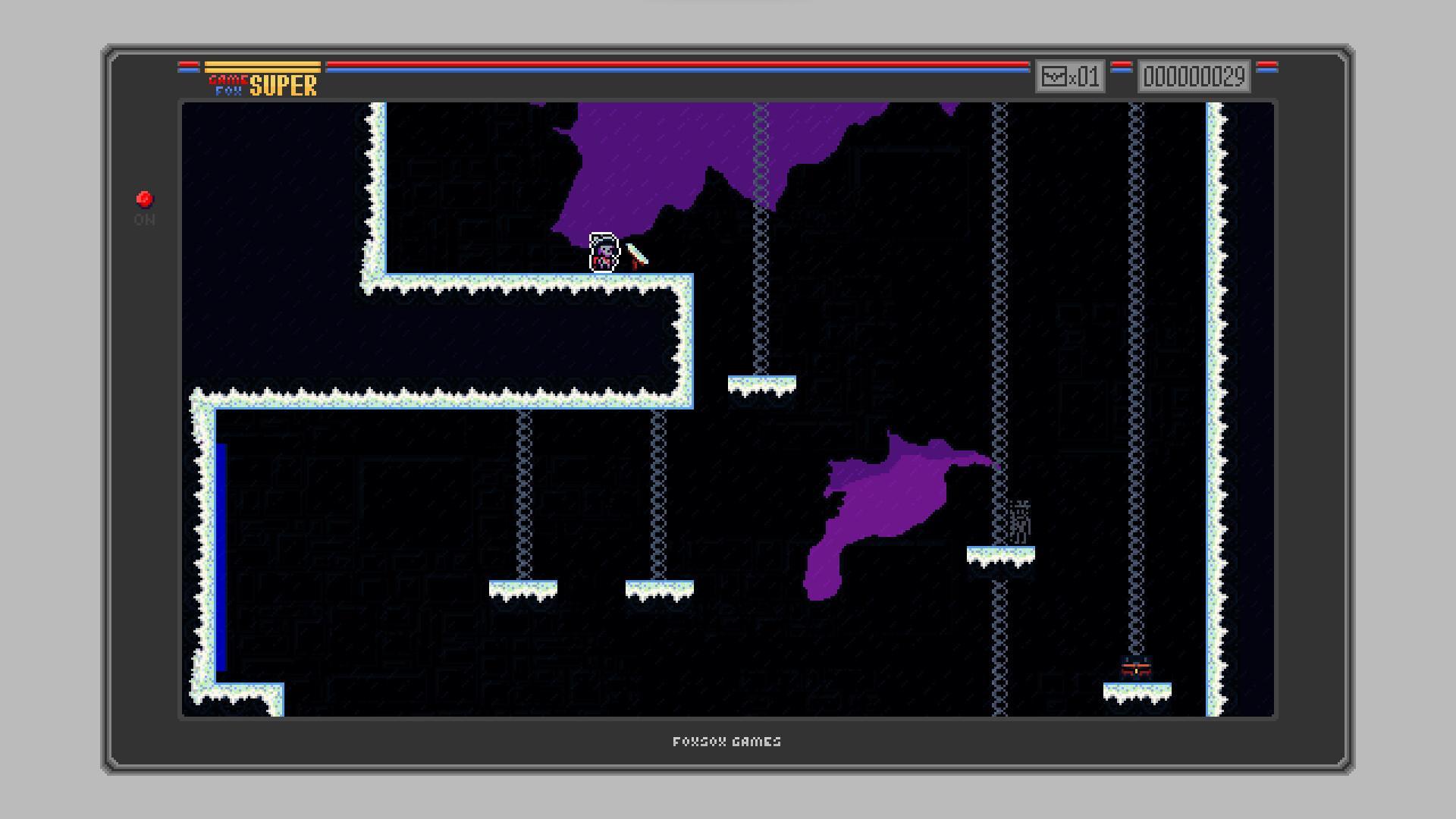Click the small hanging platform below the chain
The height and width of the screenshot is (819, 1456).
[x=761, y=383]
